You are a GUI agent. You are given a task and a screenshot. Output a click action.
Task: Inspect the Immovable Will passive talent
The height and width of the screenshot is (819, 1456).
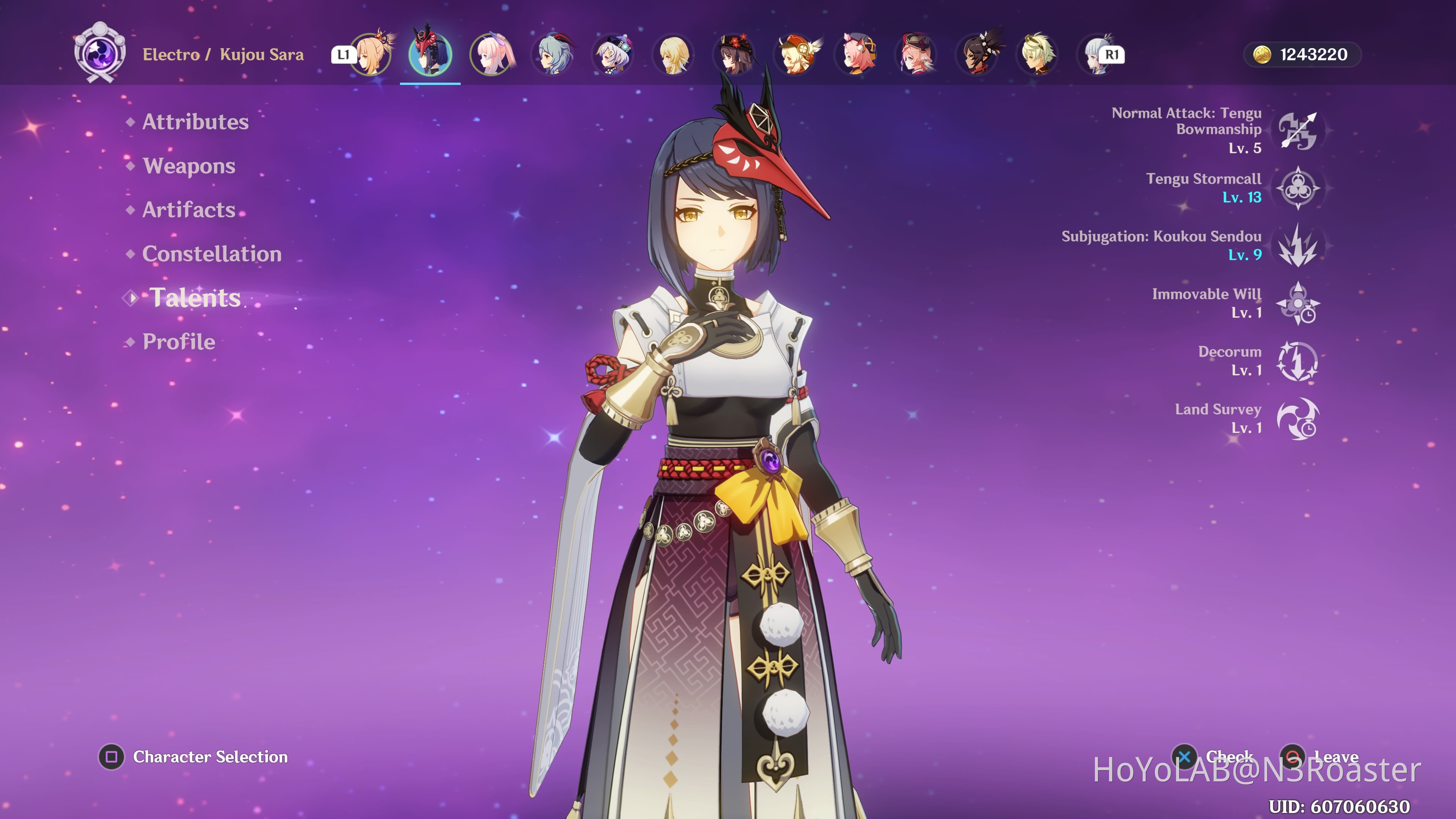pos(1297,303)
